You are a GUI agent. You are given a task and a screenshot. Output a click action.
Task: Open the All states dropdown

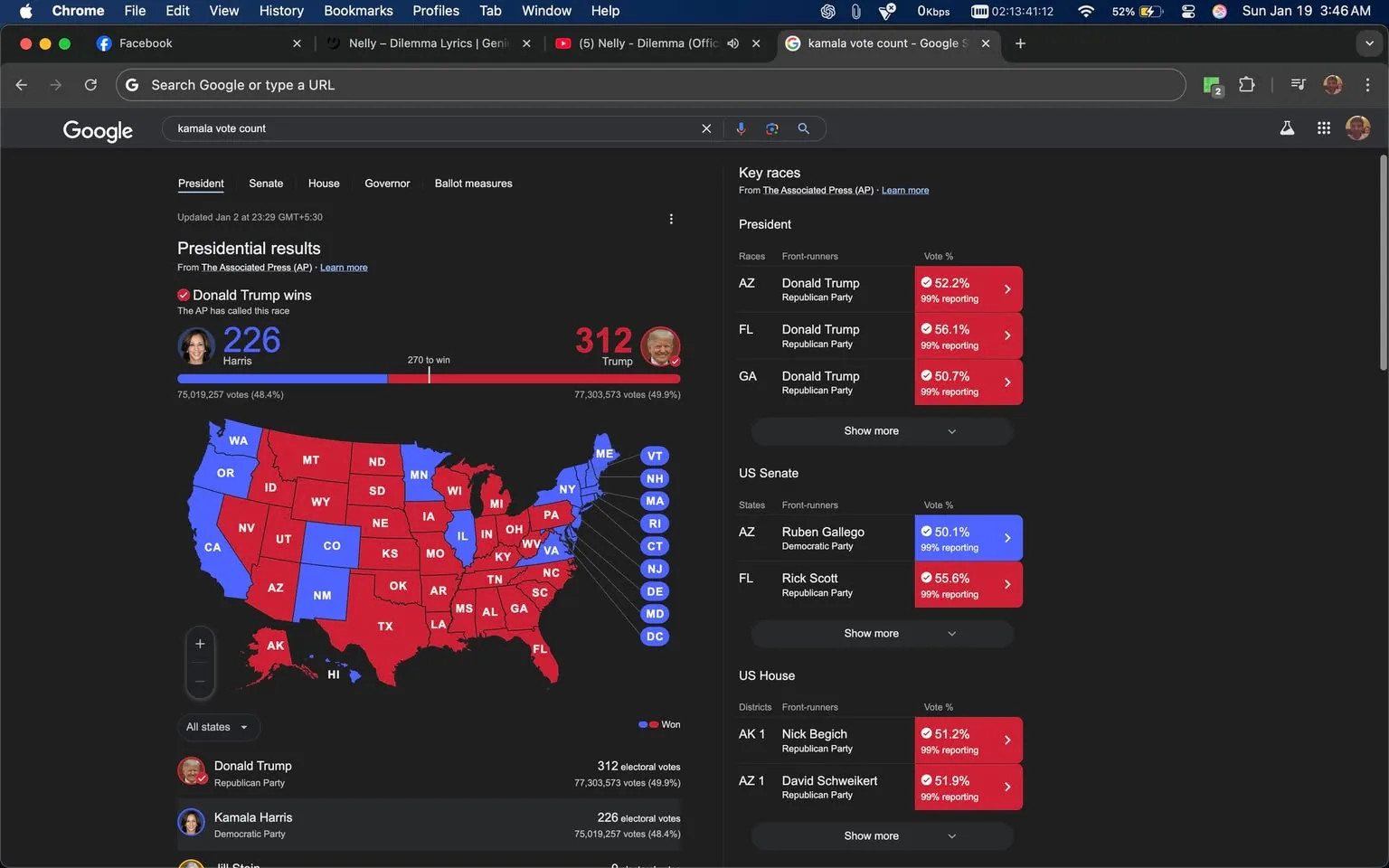click(217, 726)
